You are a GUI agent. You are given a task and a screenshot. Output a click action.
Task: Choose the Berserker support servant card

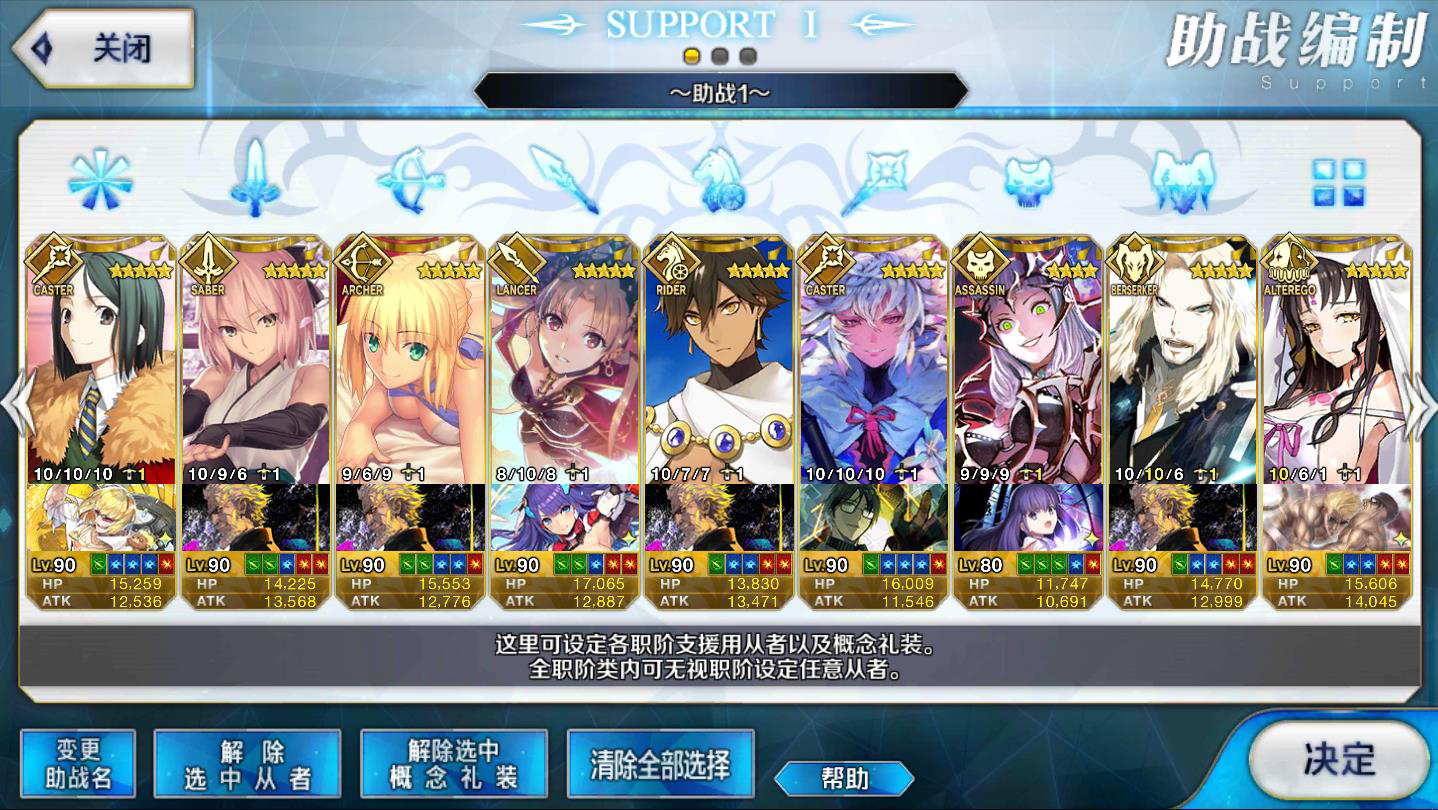pos(1182,360)
